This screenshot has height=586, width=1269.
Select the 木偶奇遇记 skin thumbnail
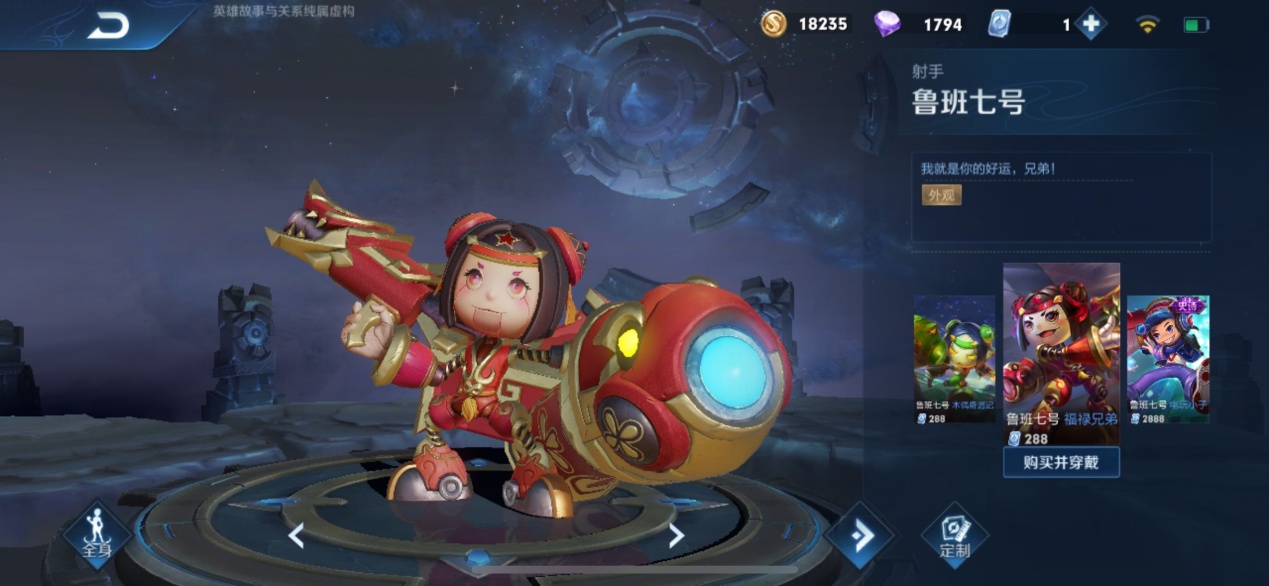click(x=954, y=359)
